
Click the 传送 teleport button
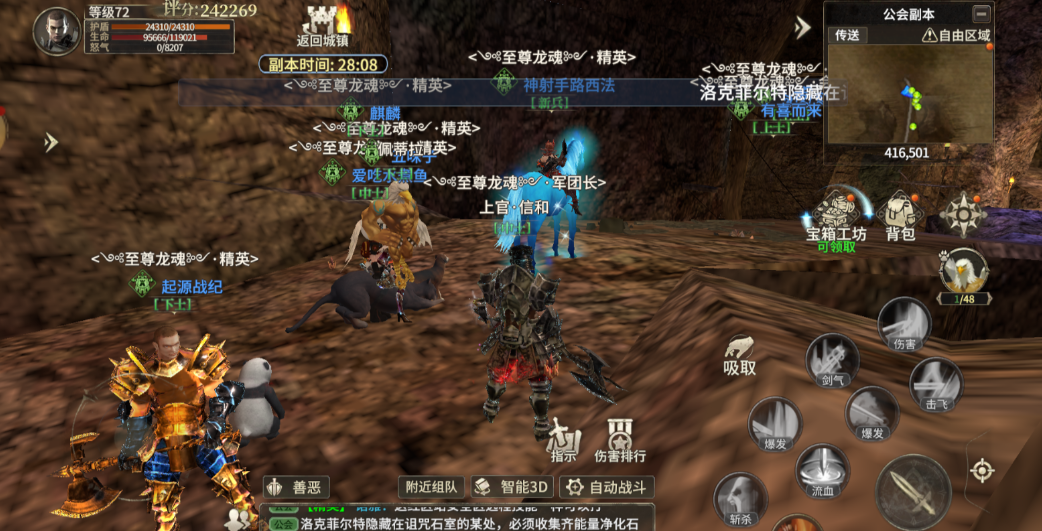pyautogui.click(x=847, y=35)
